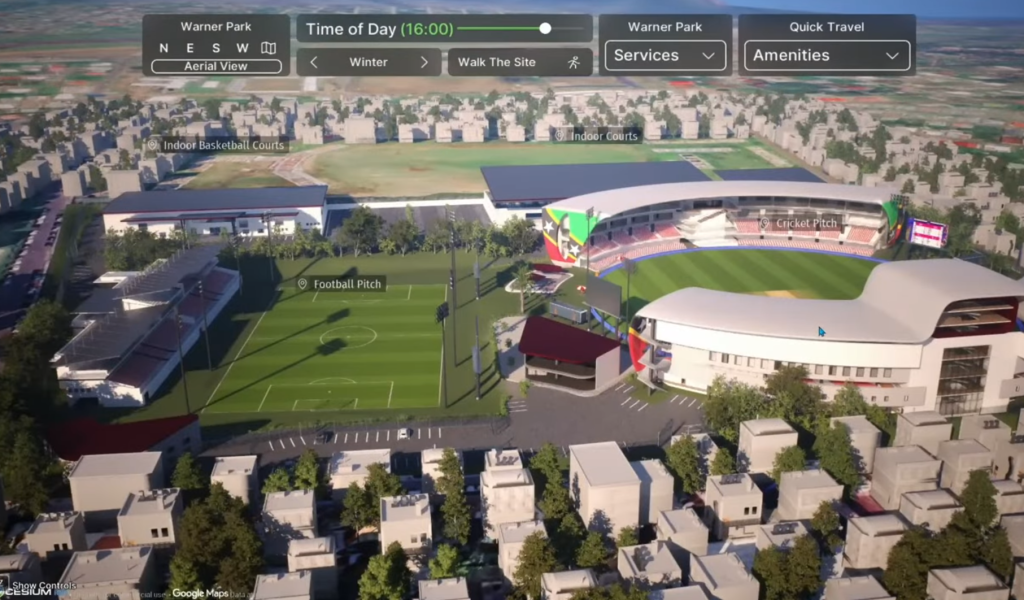The height and width of the screenshot is (600, 1024).
Task: Choose the W compass direction
Action: [242, 48]
